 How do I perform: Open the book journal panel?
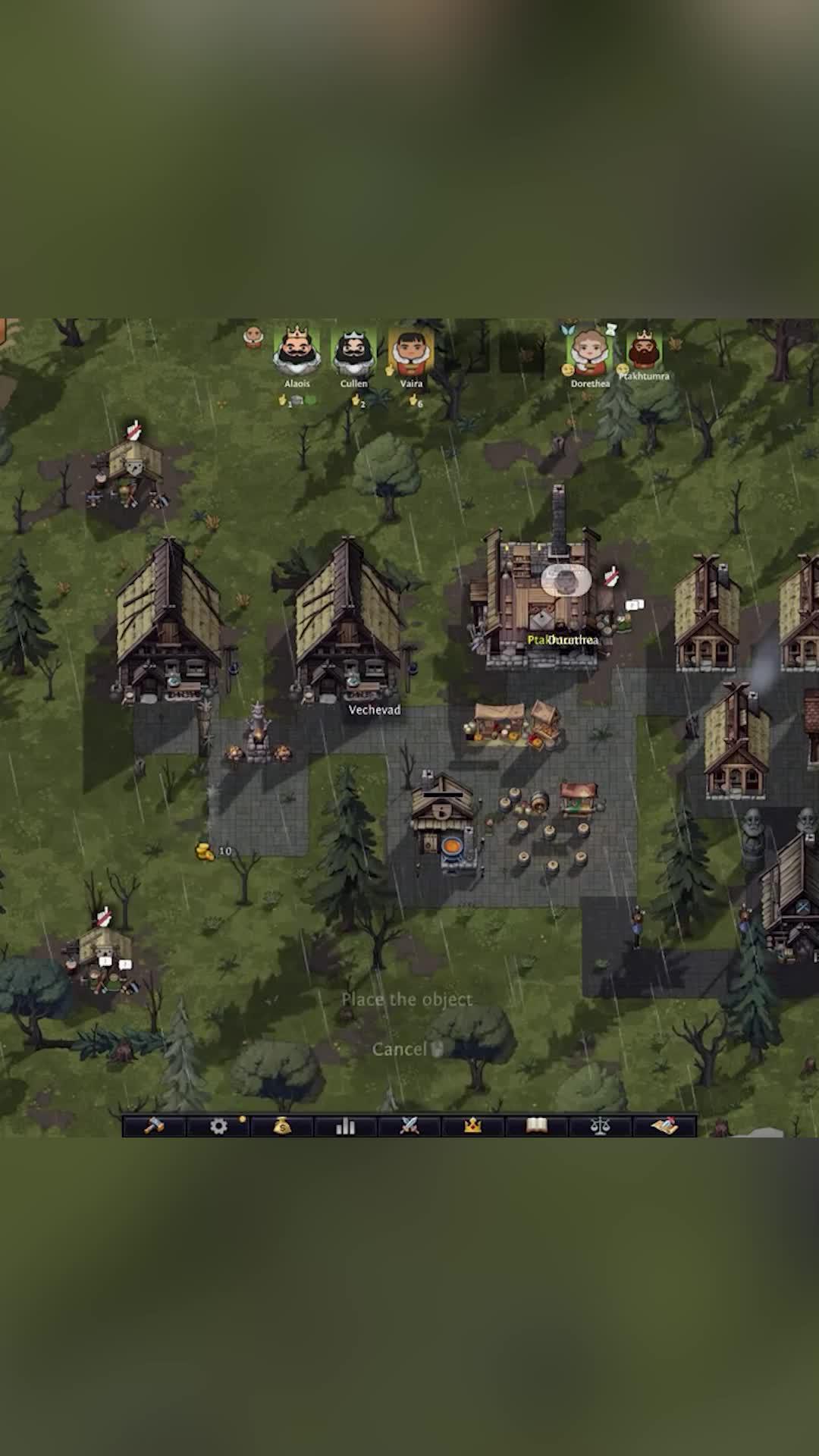click(537, 1126)
